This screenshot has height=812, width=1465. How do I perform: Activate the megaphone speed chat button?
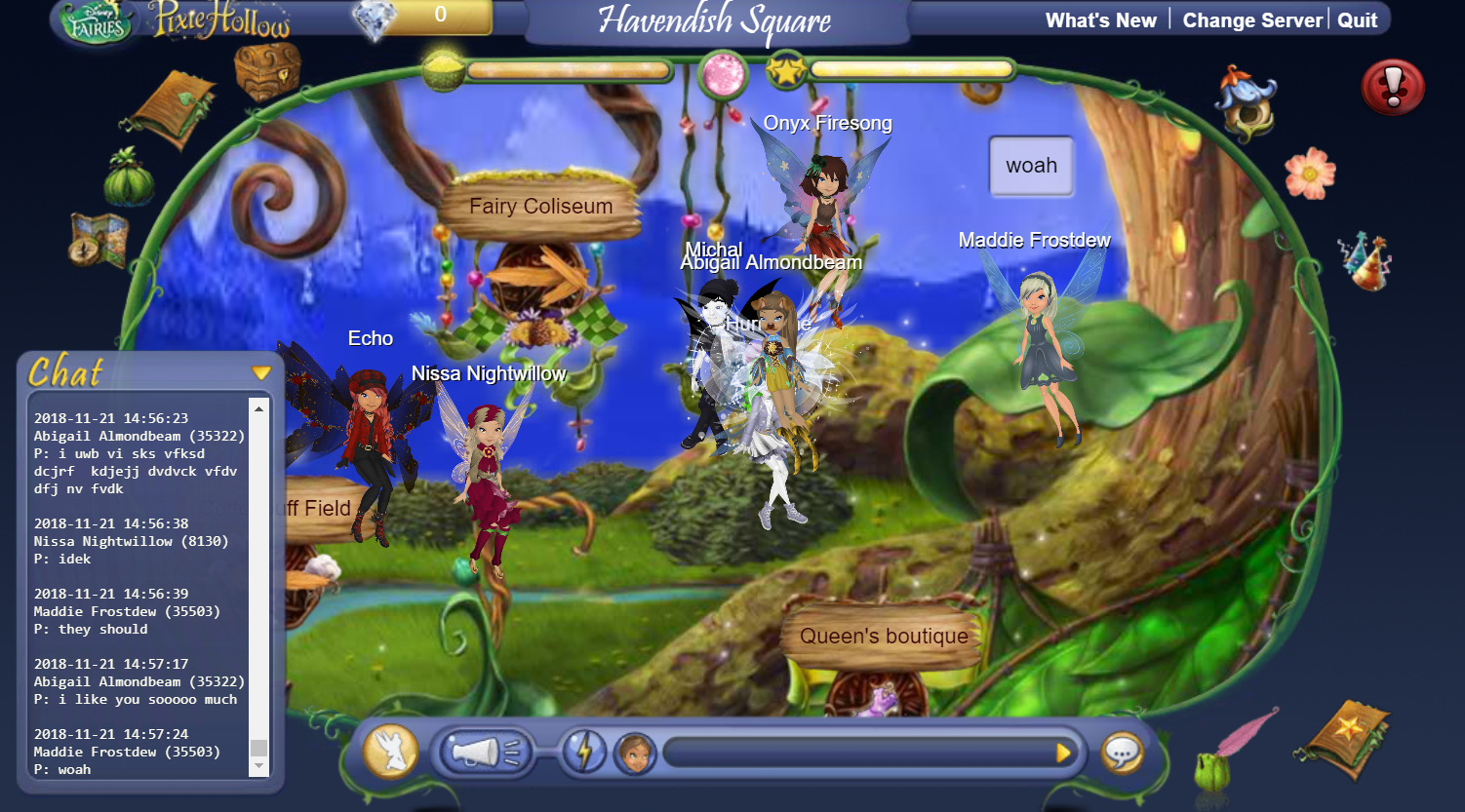(485, 752)
